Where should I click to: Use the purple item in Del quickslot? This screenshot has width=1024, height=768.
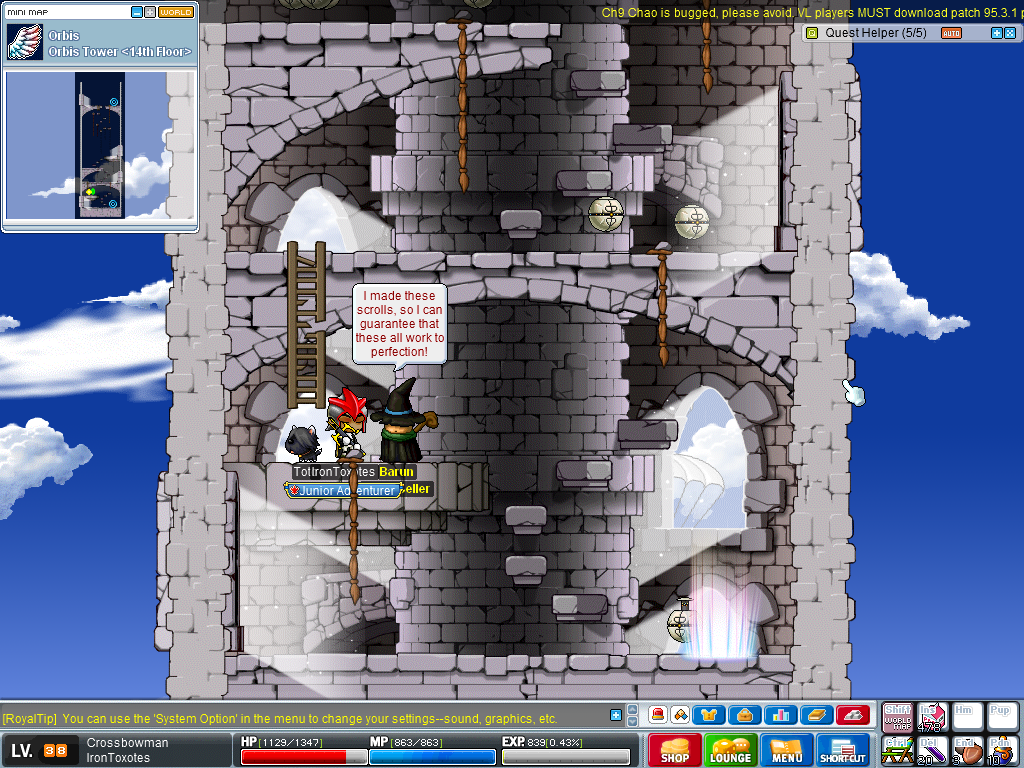coord(932,749)
